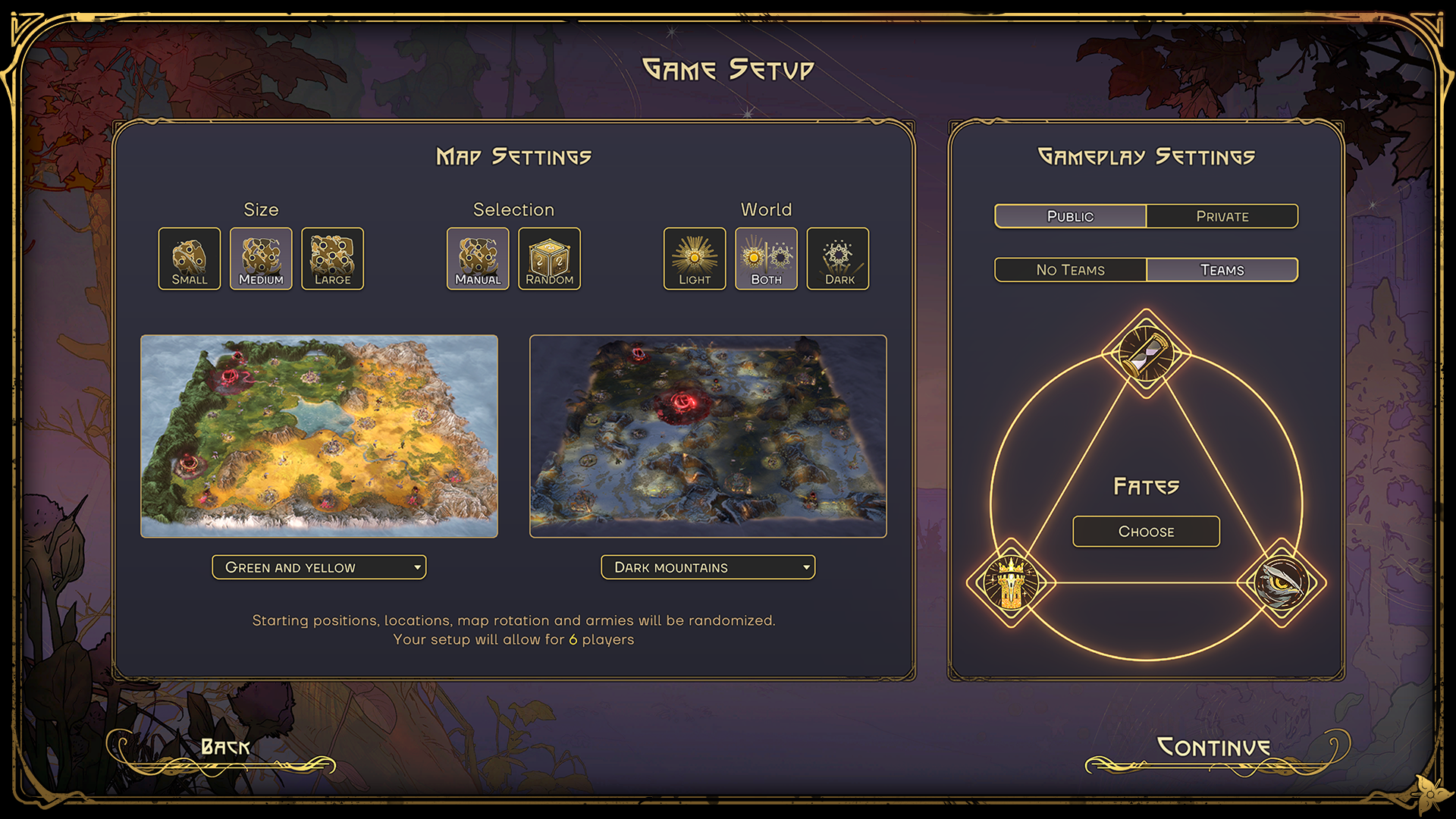Switch to No Teams mode
The width and height of the screenshot is (1456, 819).
click(1070, 270)
